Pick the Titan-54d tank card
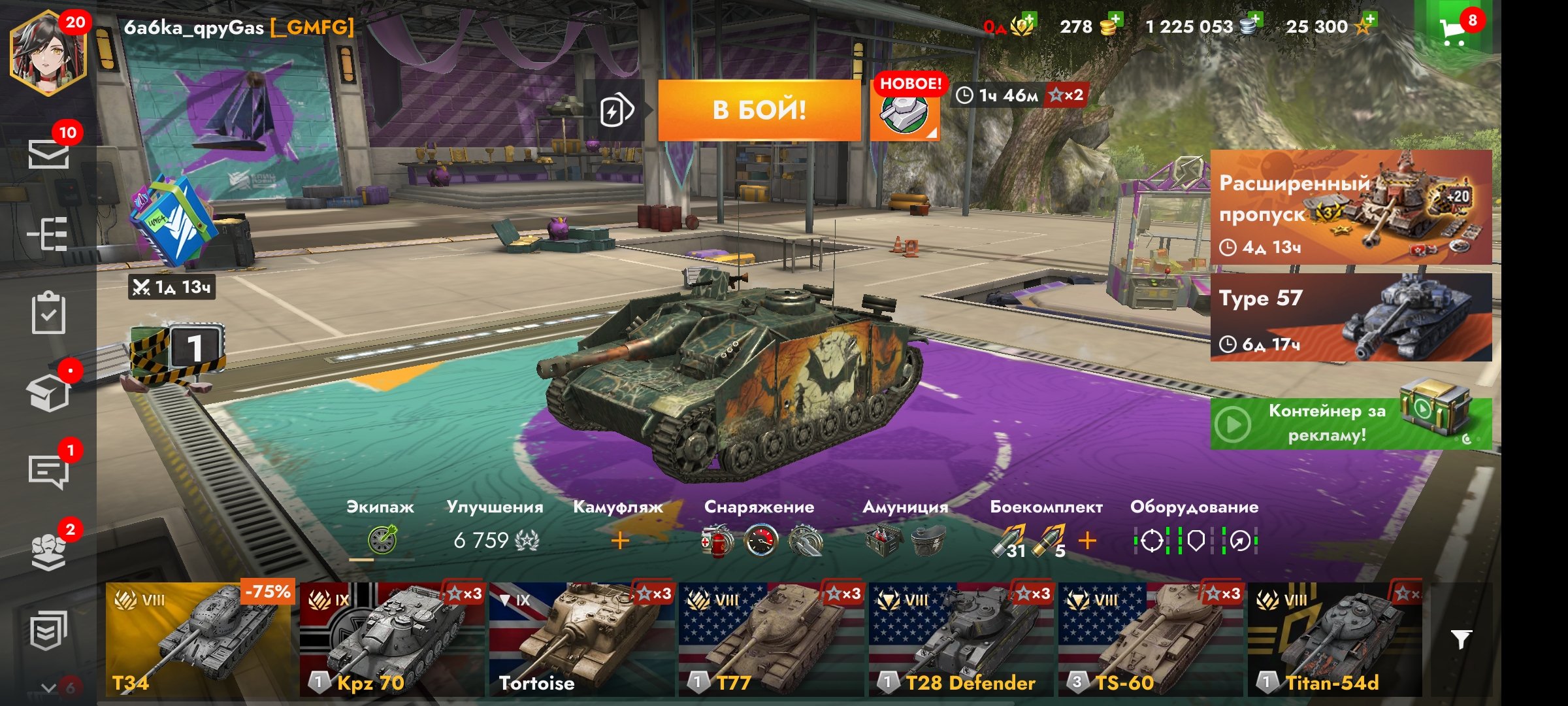The height and width of the screenshot is (706, 1568). [1334, 639]
